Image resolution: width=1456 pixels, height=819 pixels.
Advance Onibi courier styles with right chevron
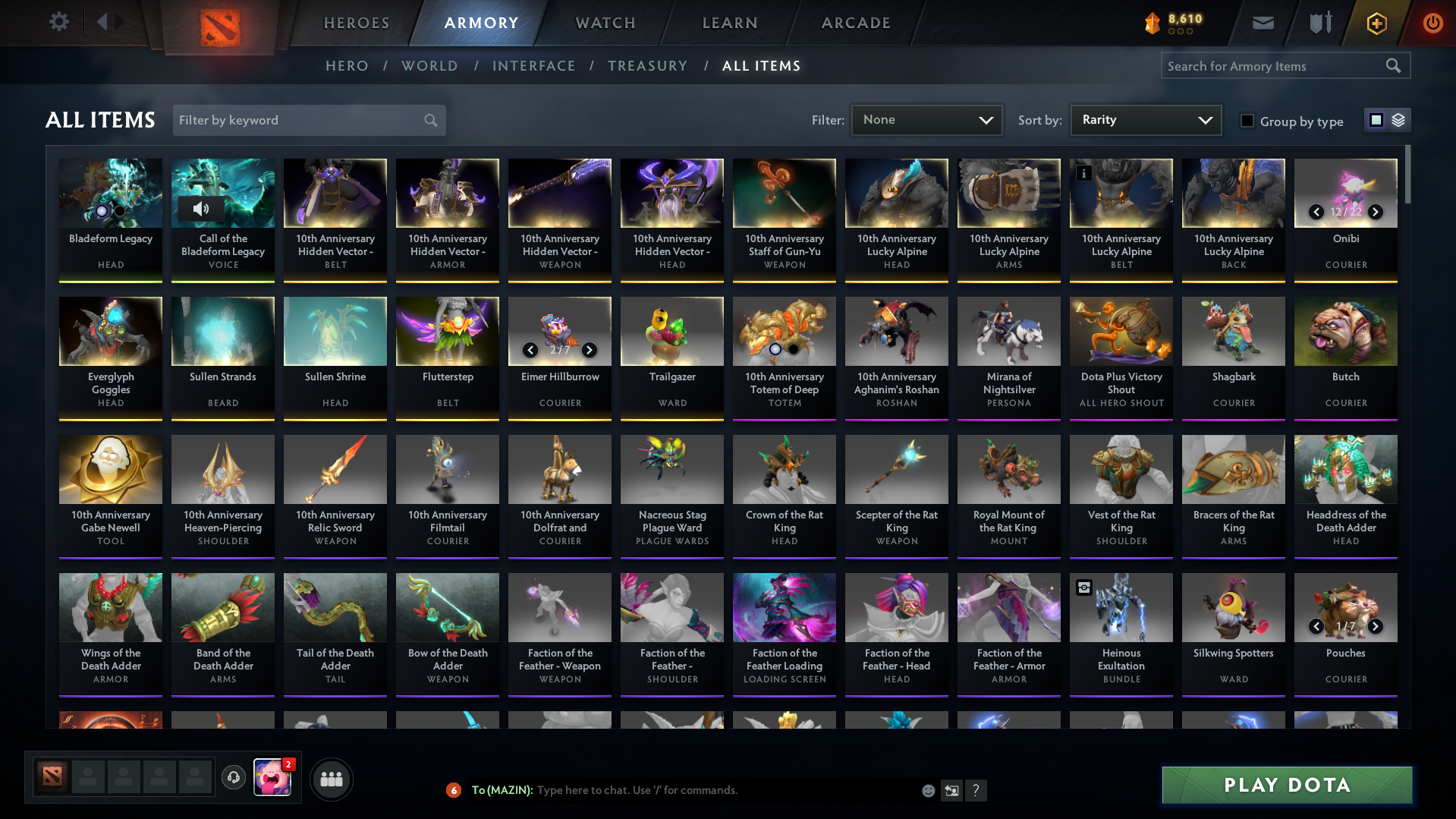coord(1375,213)
